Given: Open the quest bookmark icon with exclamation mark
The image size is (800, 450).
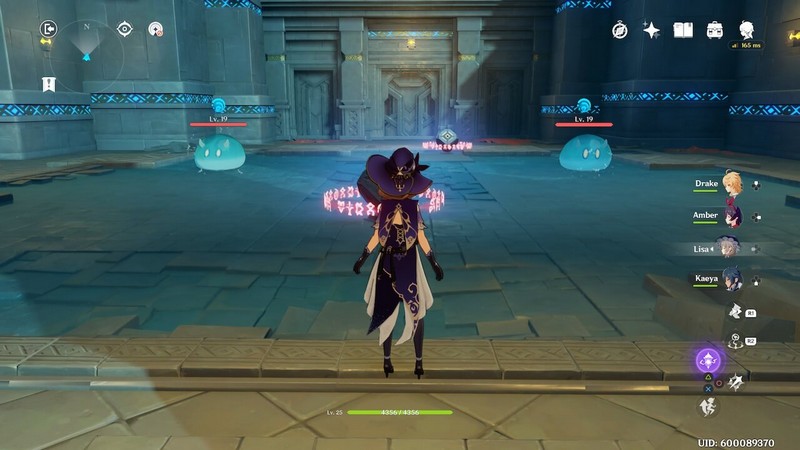Looking at the screenshot, I should click(48, 83).
